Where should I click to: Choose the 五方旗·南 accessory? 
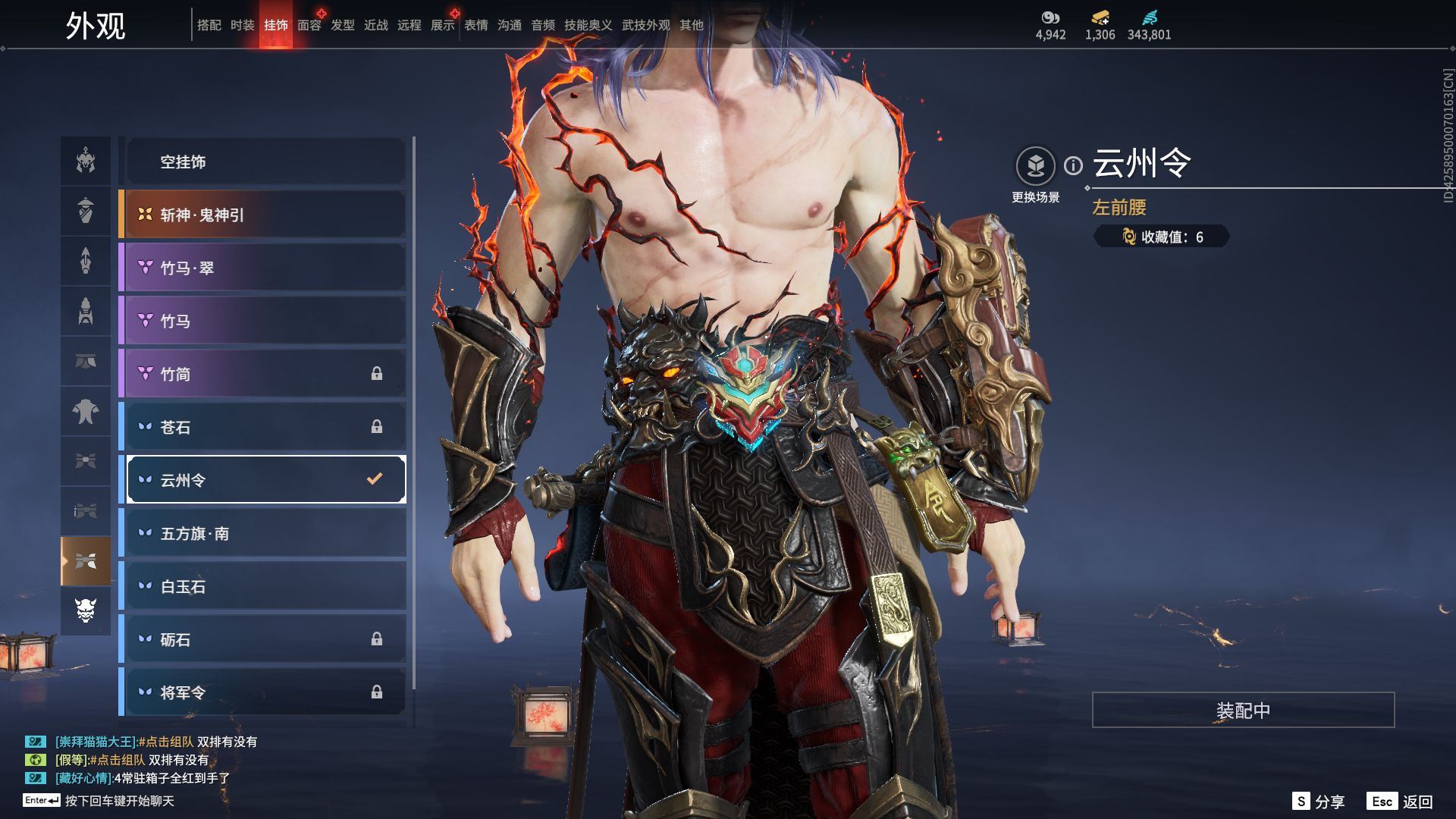[x=265, y=533]
